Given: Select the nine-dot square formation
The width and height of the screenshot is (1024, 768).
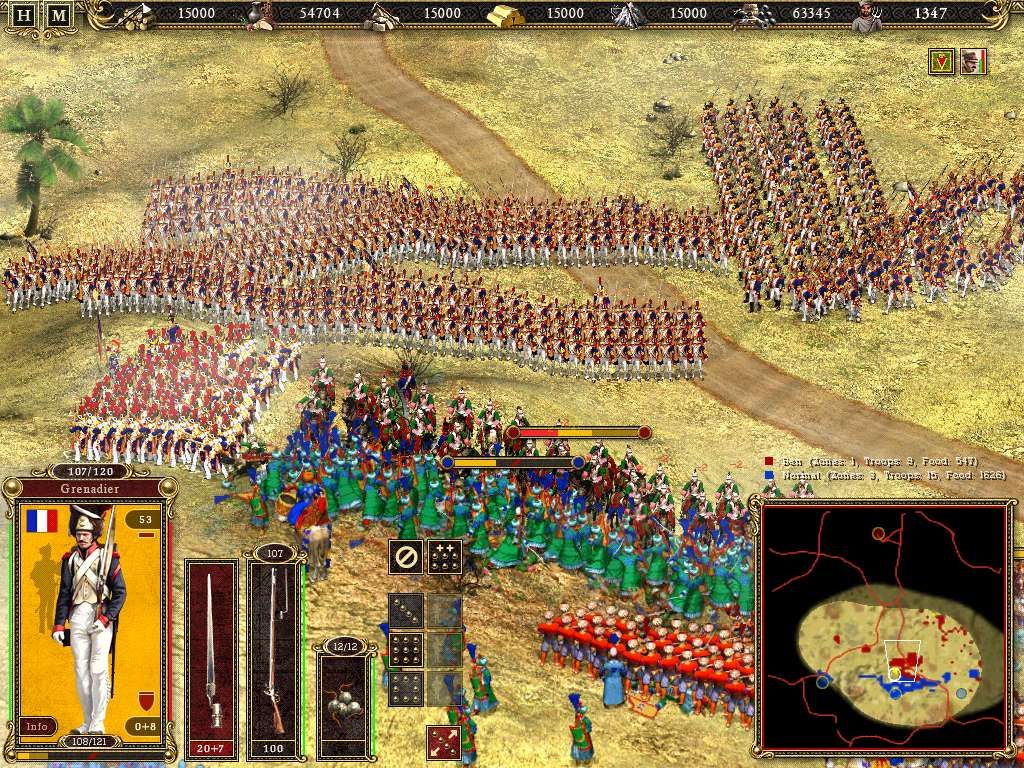Looking at the screenshot, I should coord(405,649).
